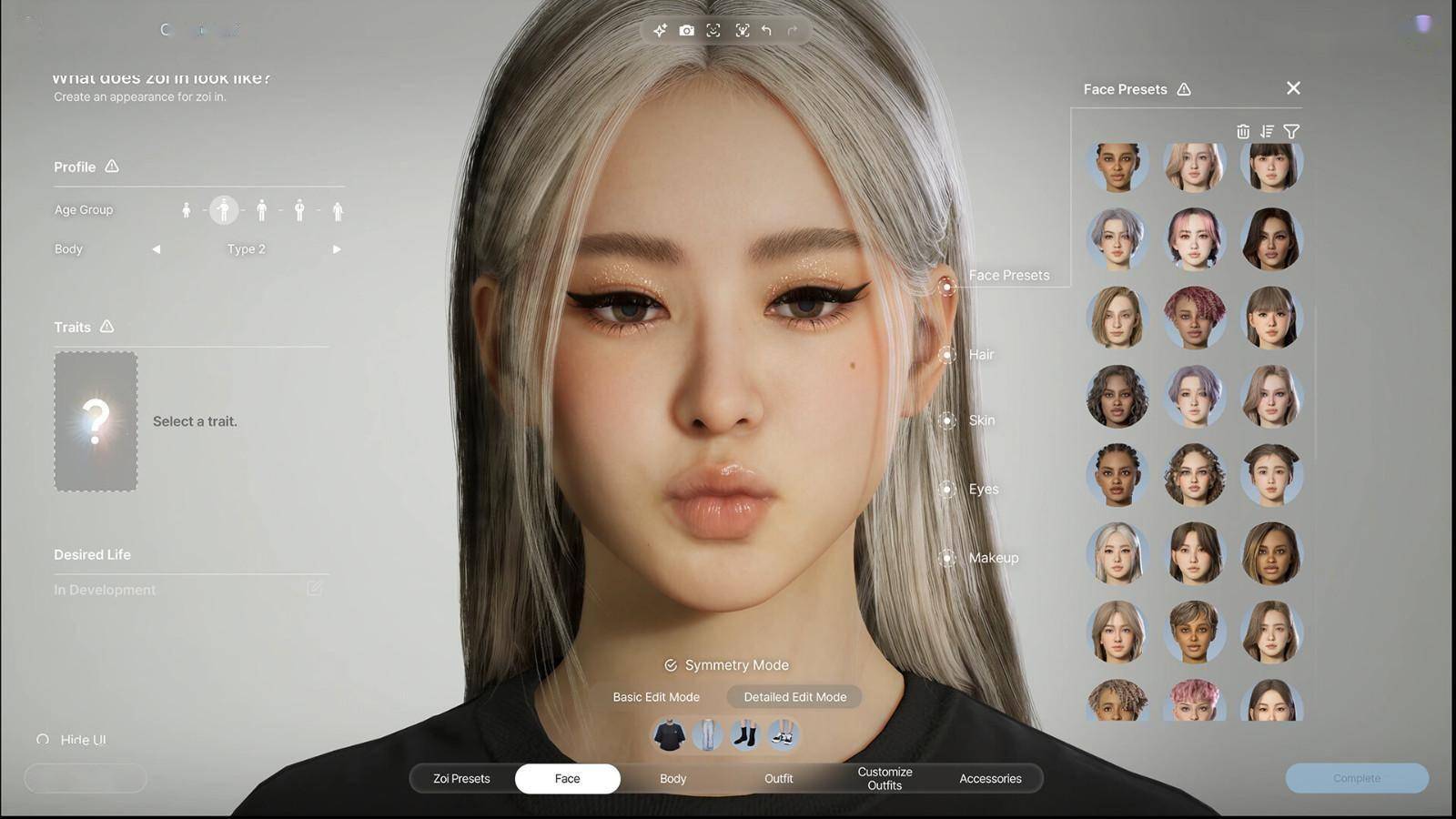Screen dimensions: 1456x819
Task: Choose the pink-haired face preset with bangs
Action: tap(1194, 238)
